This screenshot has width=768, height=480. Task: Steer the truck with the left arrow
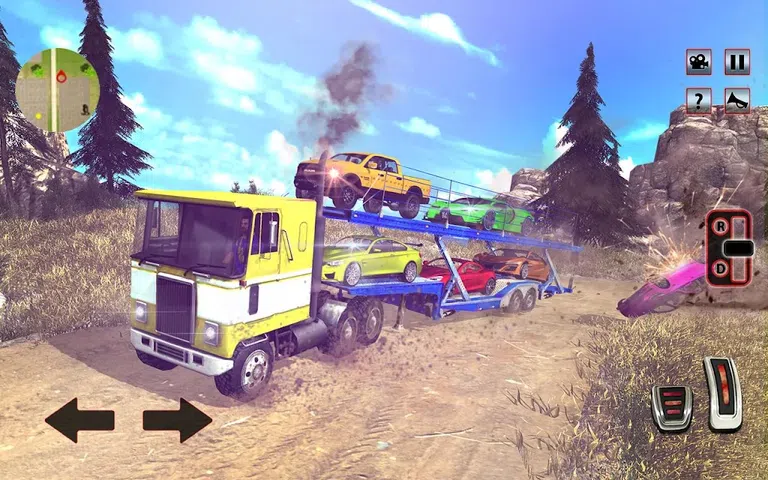pyautogui.click(x=79, y=420)
